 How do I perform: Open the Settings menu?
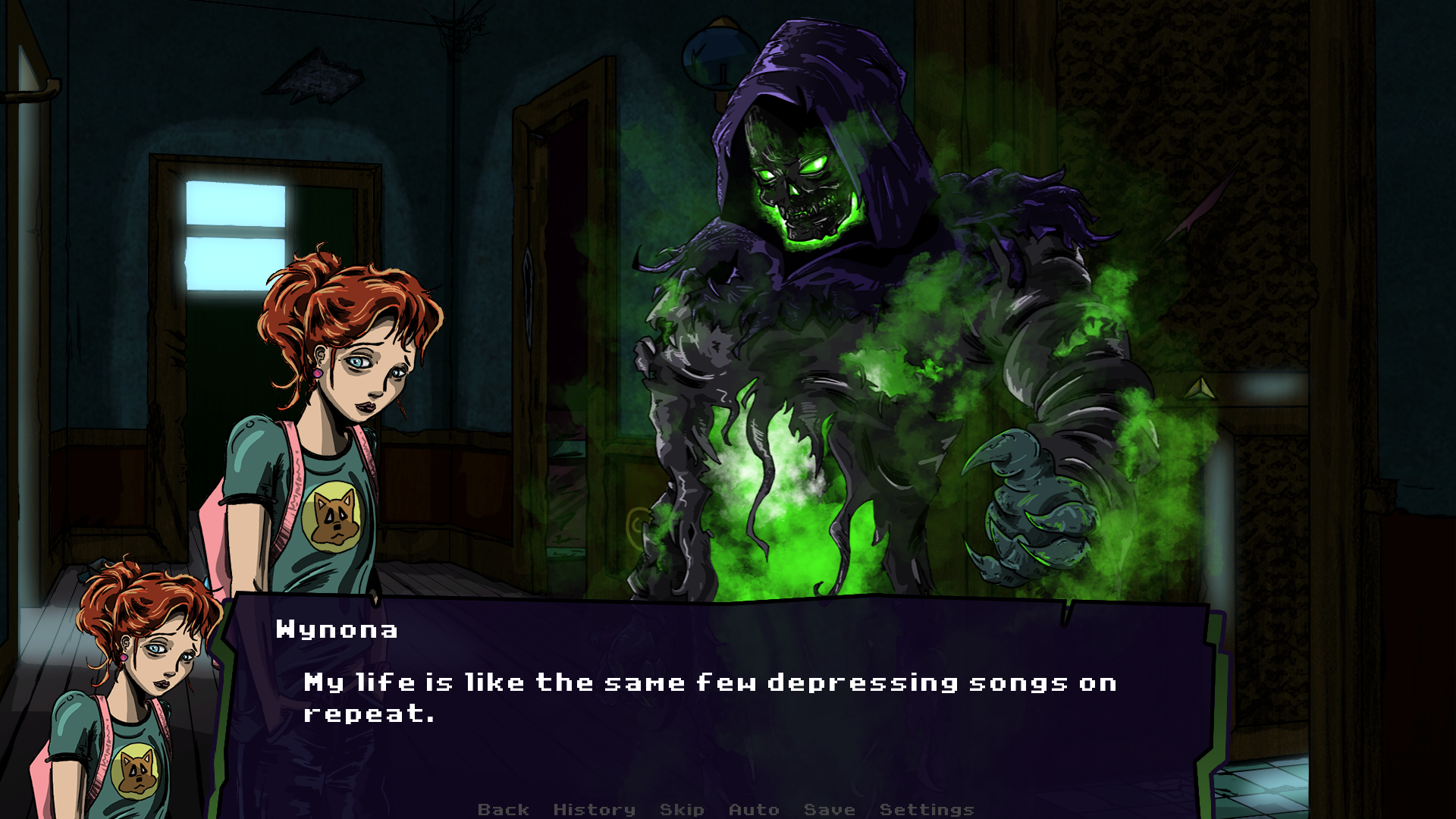927,809
